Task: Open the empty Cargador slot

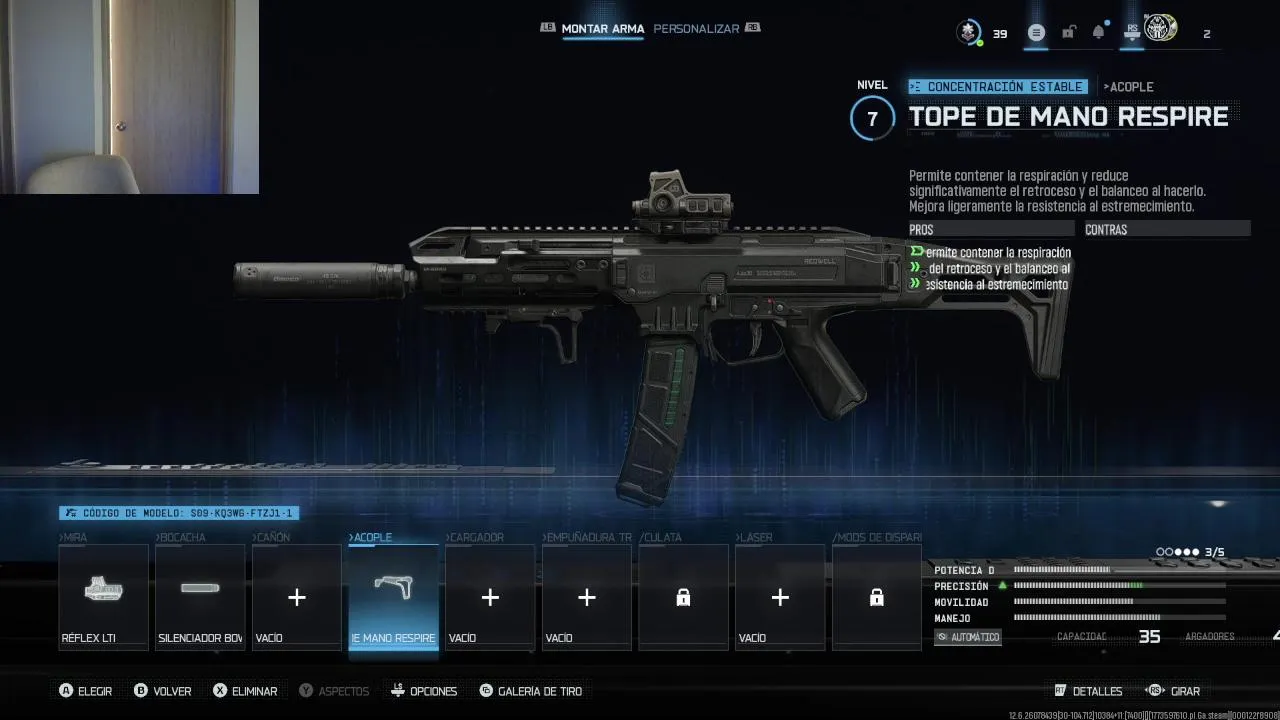Action: point(490,598)
